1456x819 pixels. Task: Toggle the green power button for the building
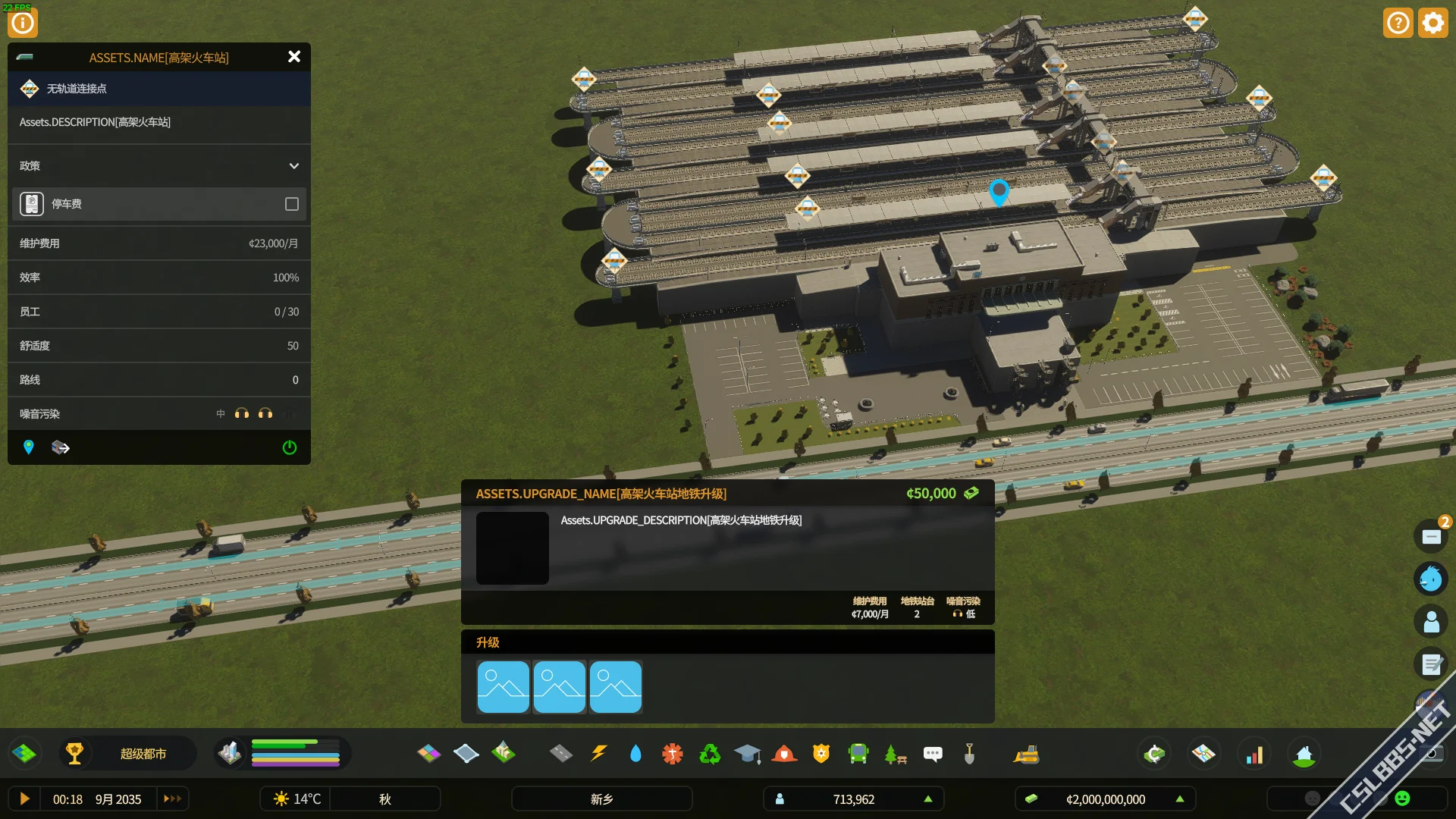click(290, 447)
